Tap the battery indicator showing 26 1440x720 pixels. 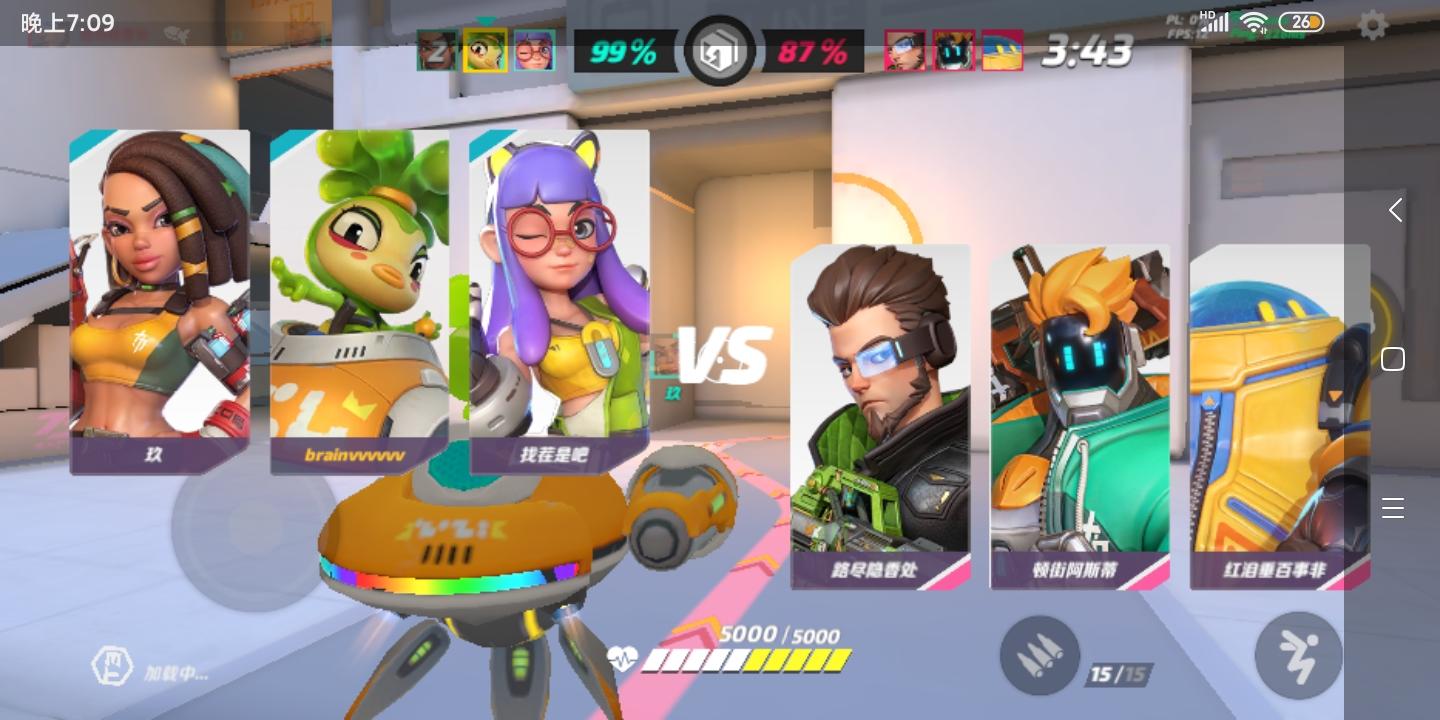[x=1301, y=21]
